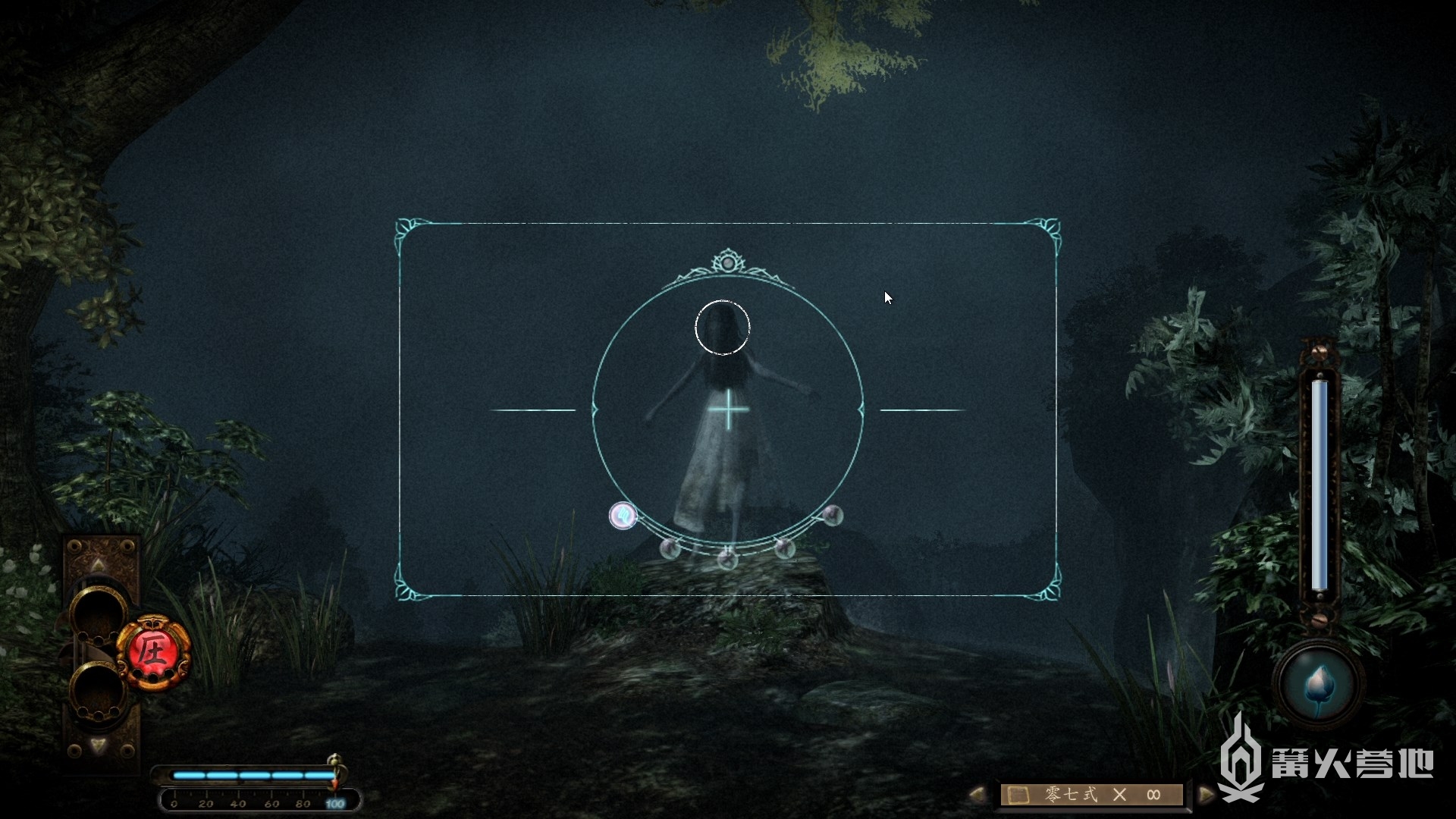Select the red 压 lens
This screenshot has height=819, width=1456.
(x=154, y=652)
